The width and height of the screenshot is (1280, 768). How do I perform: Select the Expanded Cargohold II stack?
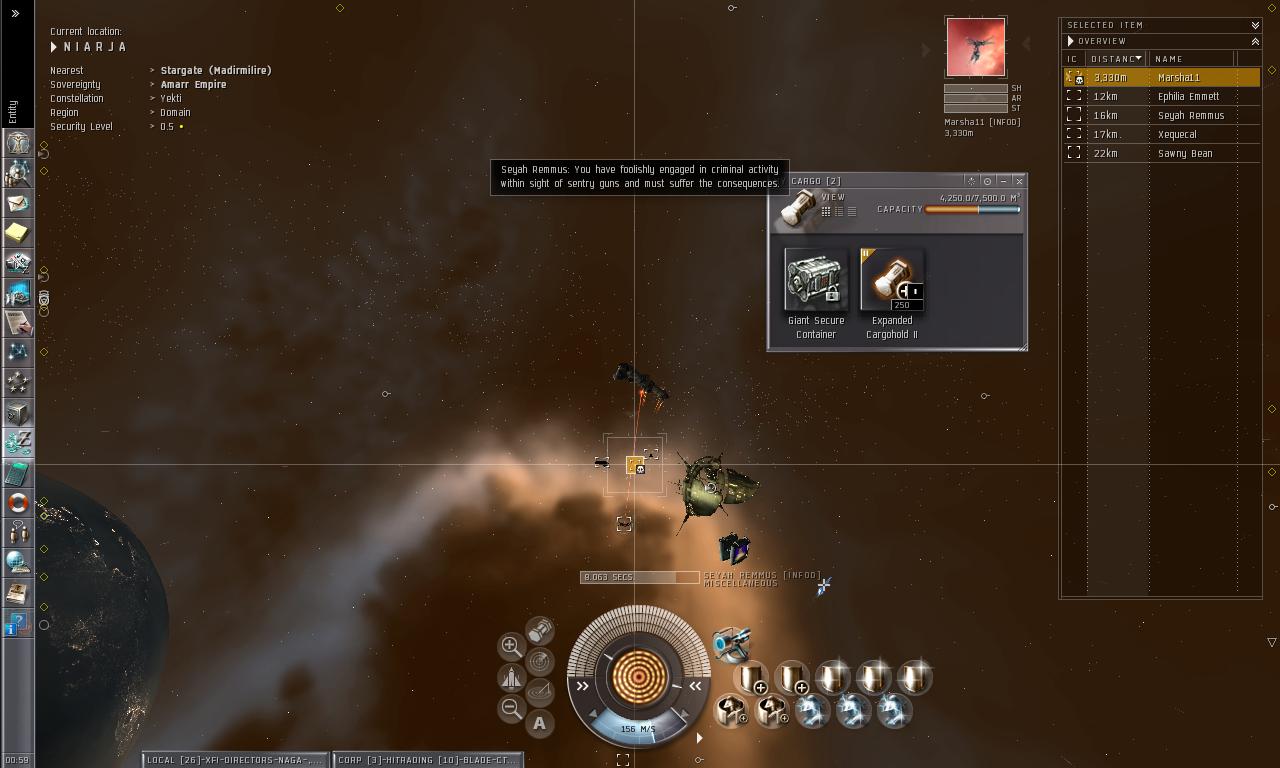pyautogui.click(x=891, y=280)
